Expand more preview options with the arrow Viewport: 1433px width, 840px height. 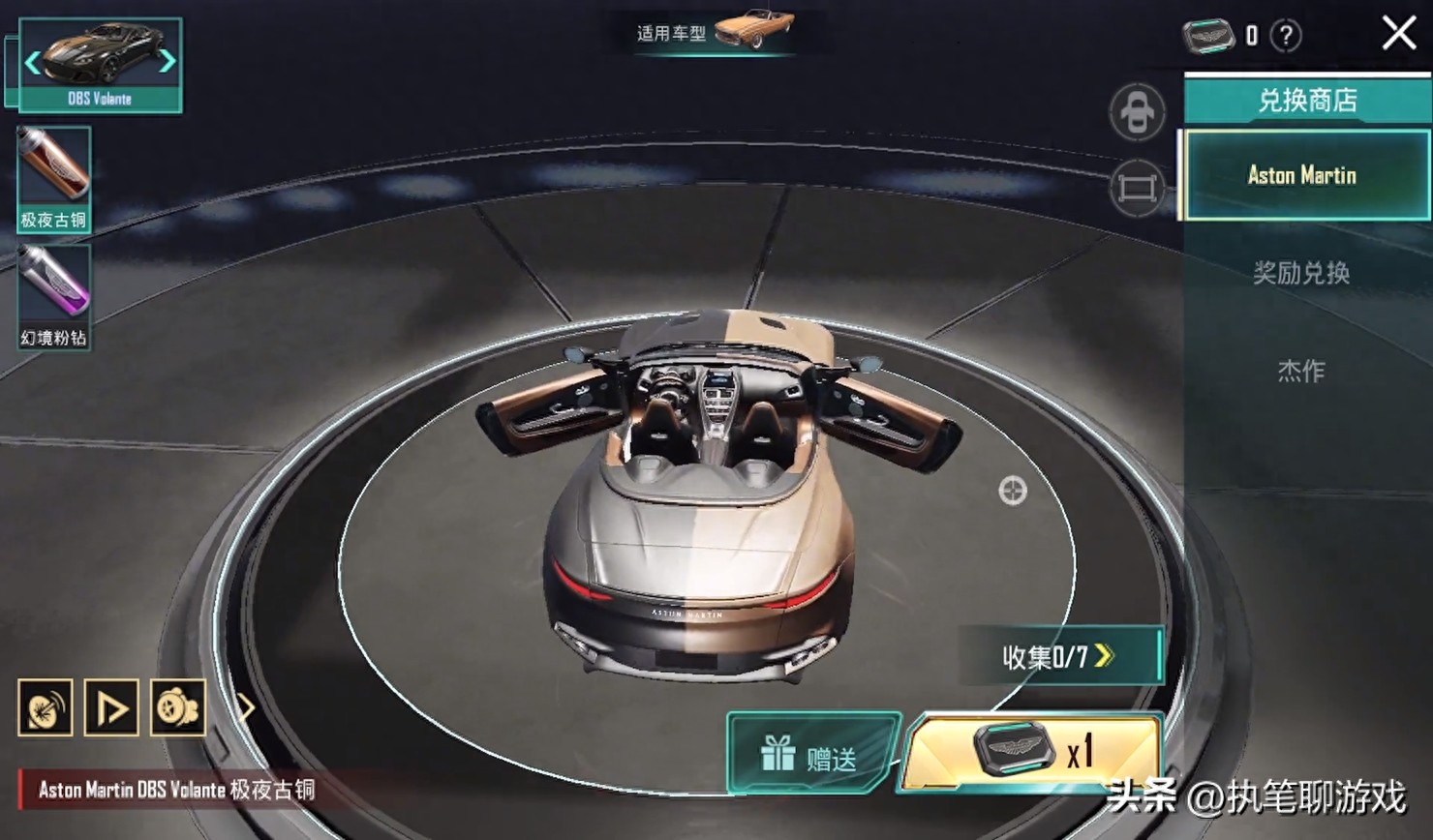[x=246, y=707]
